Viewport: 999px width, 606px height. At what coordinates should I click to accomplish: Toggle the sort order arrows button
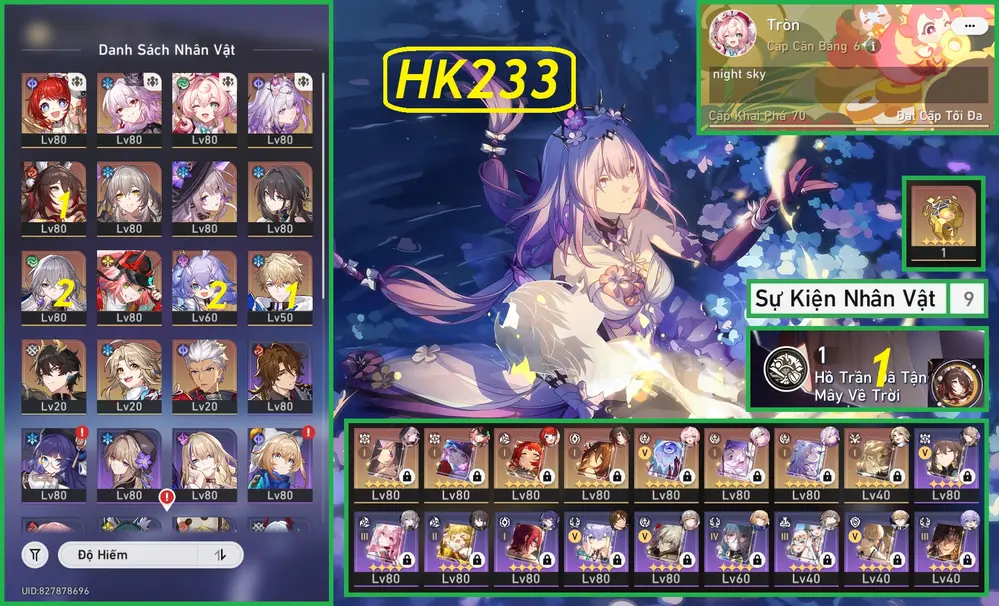(221, 554)
